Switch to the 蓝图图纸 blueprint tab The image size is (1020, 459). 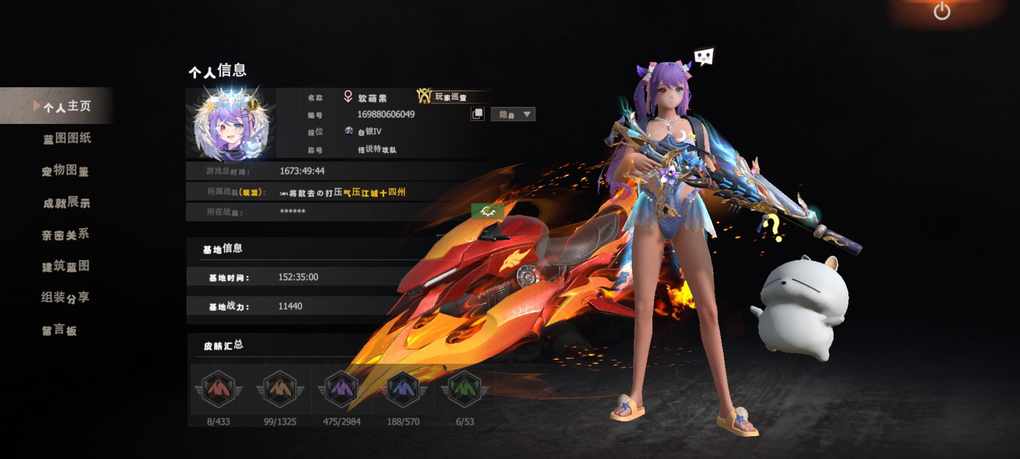pos(66,138)
